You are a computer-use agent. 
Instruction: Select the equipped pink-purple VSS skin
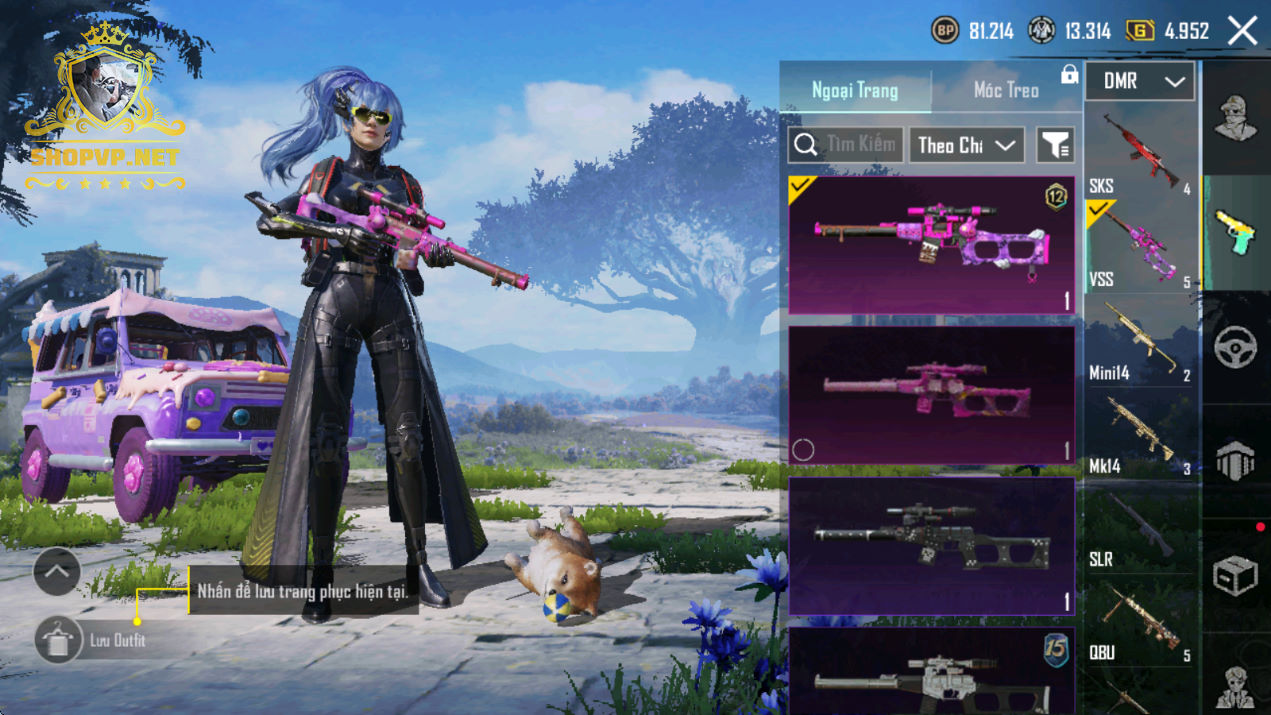[931, 246]
